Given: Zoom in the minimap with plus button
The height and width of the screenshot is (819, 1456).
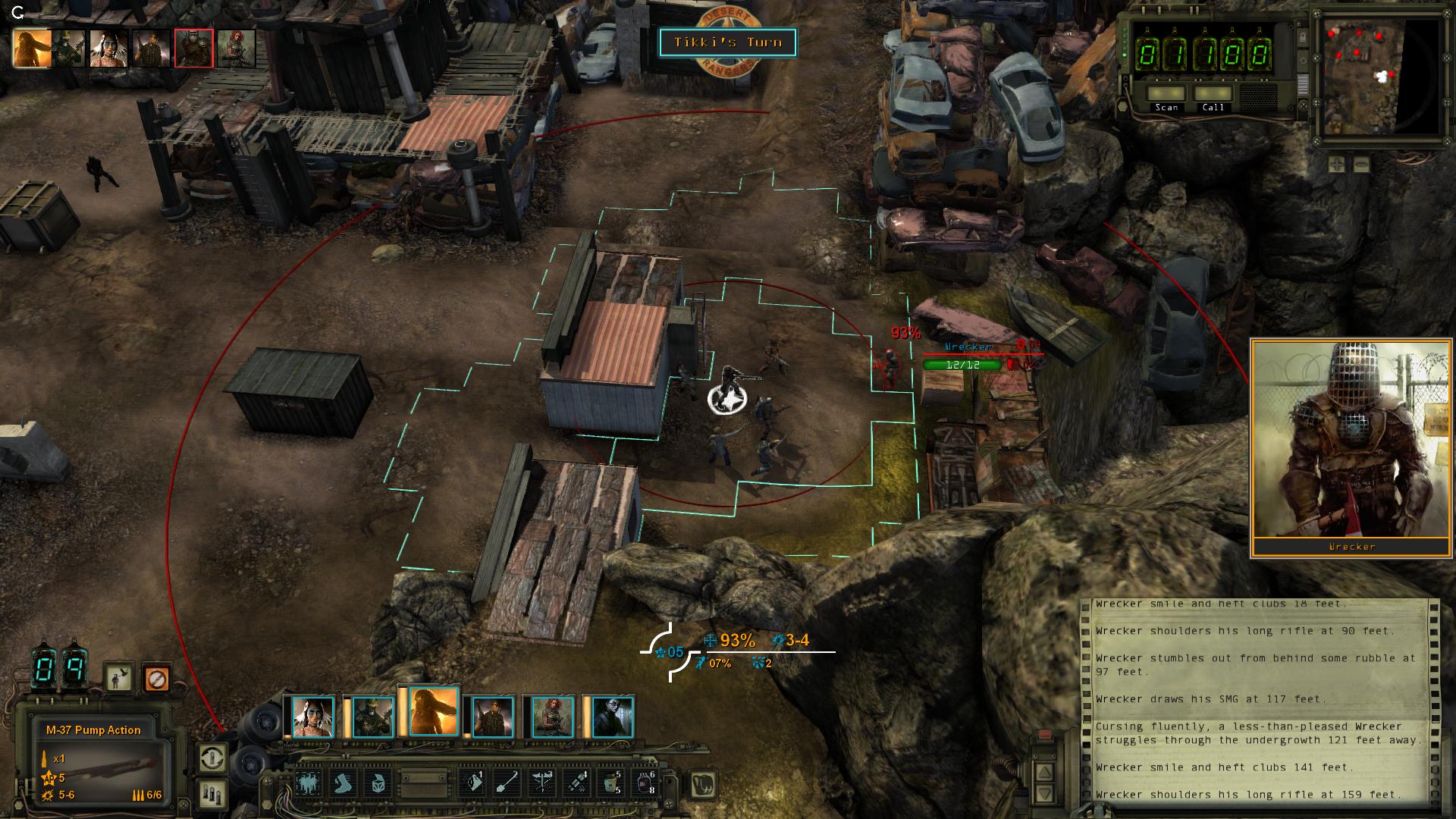Looking at the screenshot, I should (x=1337, y=164).
